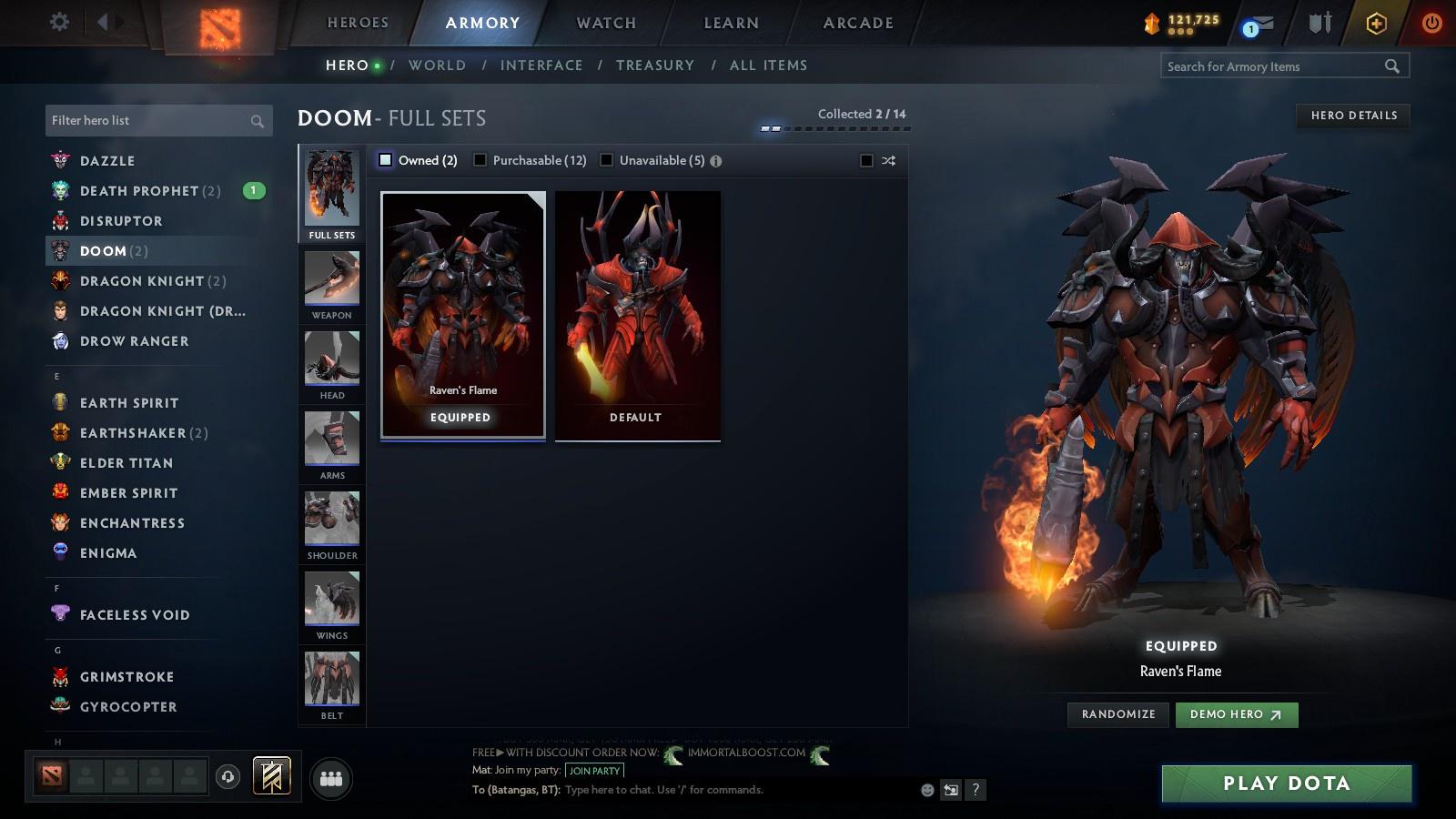Check the Unavailable (5) filter
The height and width of the screenshot is (819, 1456).
tap(605, 159)
